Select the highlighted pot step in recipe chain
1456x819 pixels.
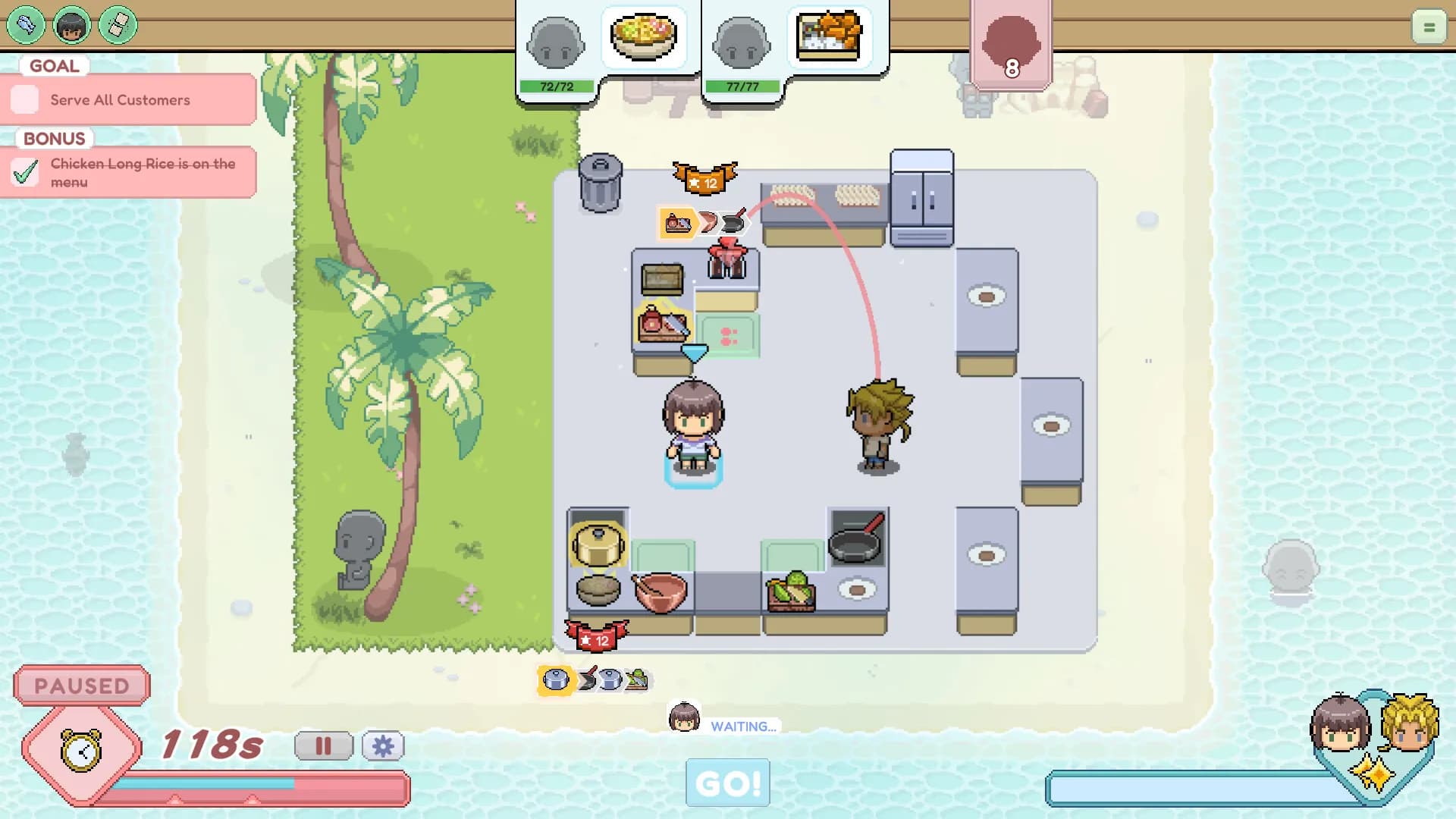click(x=554, y=680)
